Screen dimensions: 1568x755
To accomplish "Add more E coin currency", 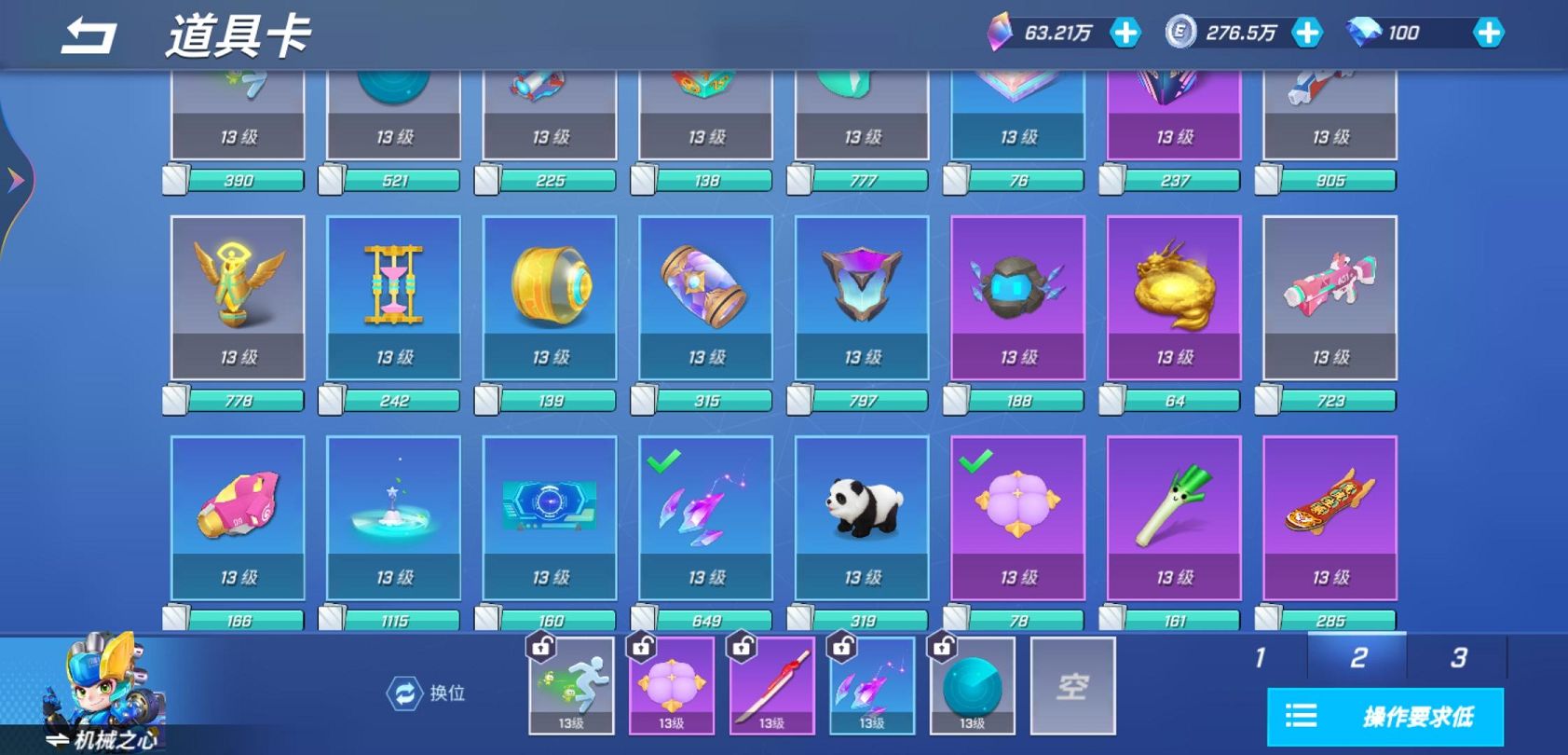I will (x=1307, y=34).
